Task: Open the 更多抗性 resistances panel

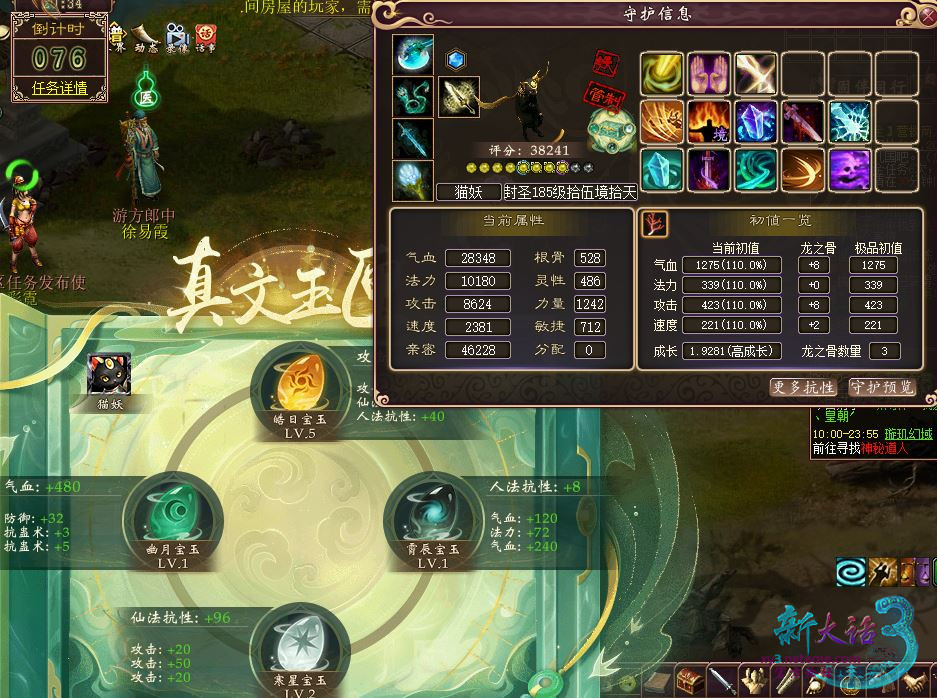Action: coord(804,387)
